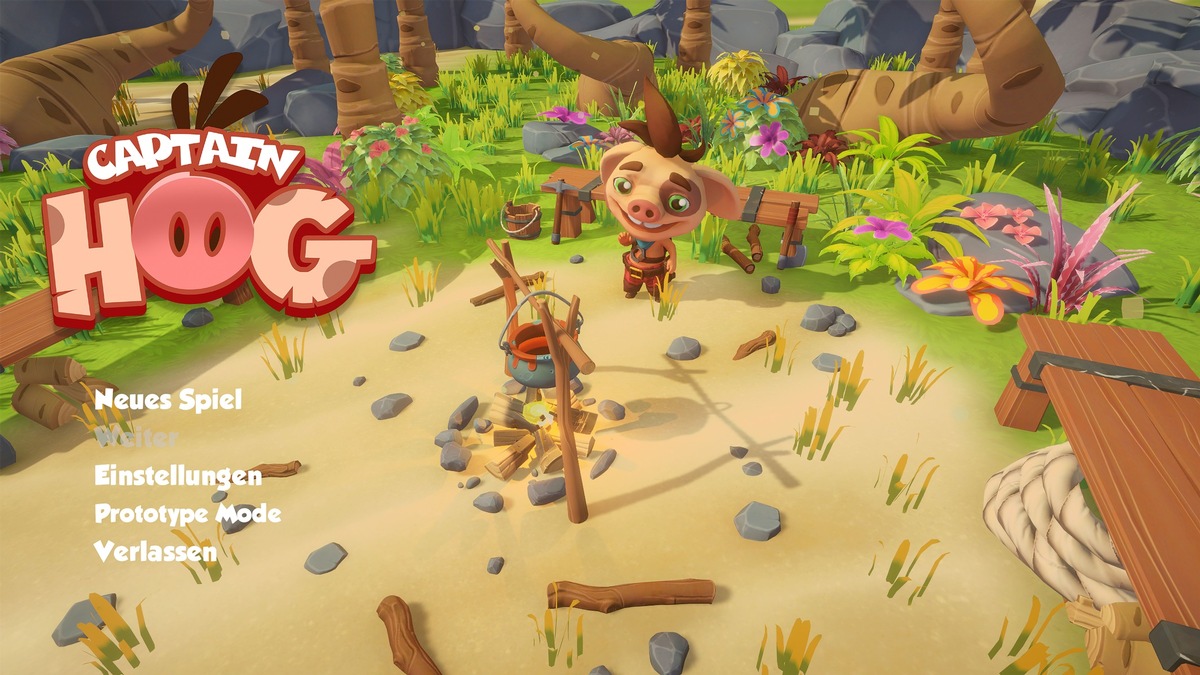Image resolution: width=1200 pixels, height=675 pixels.
Task: Open the Einstellungen menu
Action: point(177,476)
